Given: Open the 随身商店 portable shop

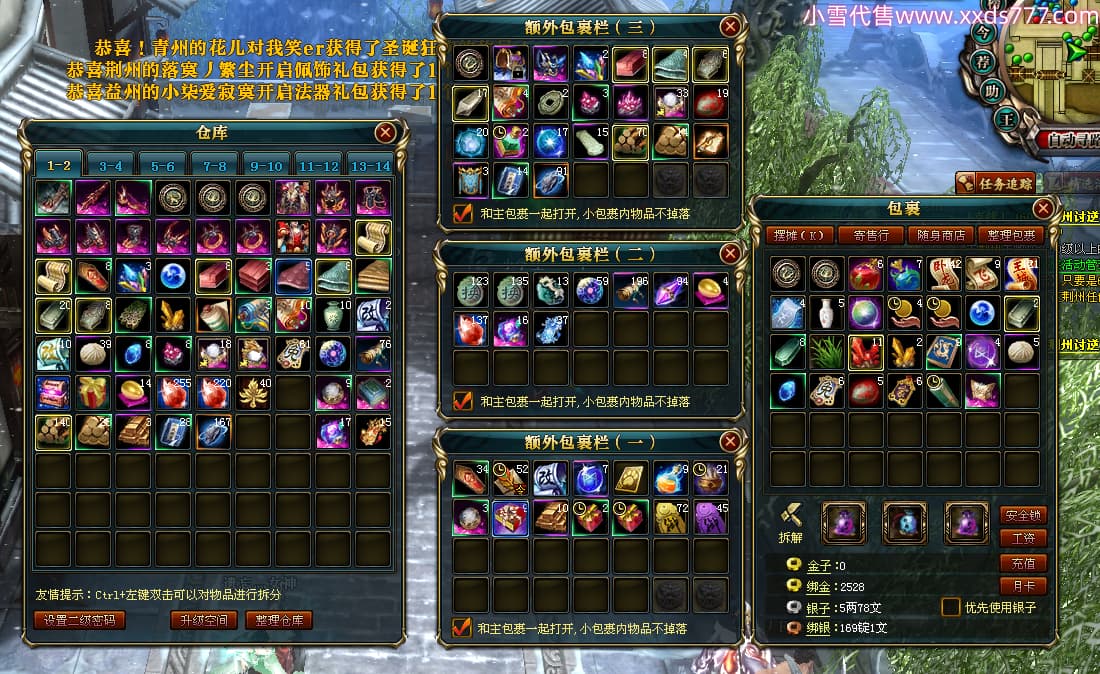Looking at the screenshot, I should (x=940, y=235).
